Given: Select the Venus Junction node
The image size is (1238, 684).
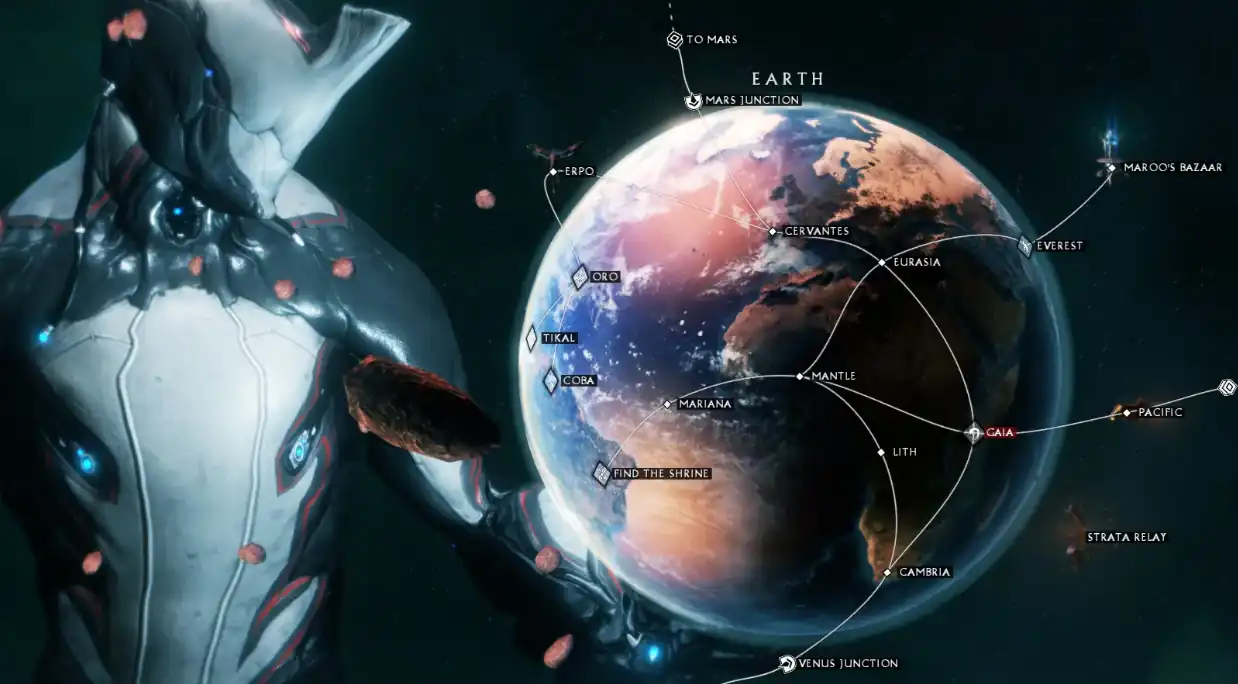Looking at the screenshot, I should [787, 663].
